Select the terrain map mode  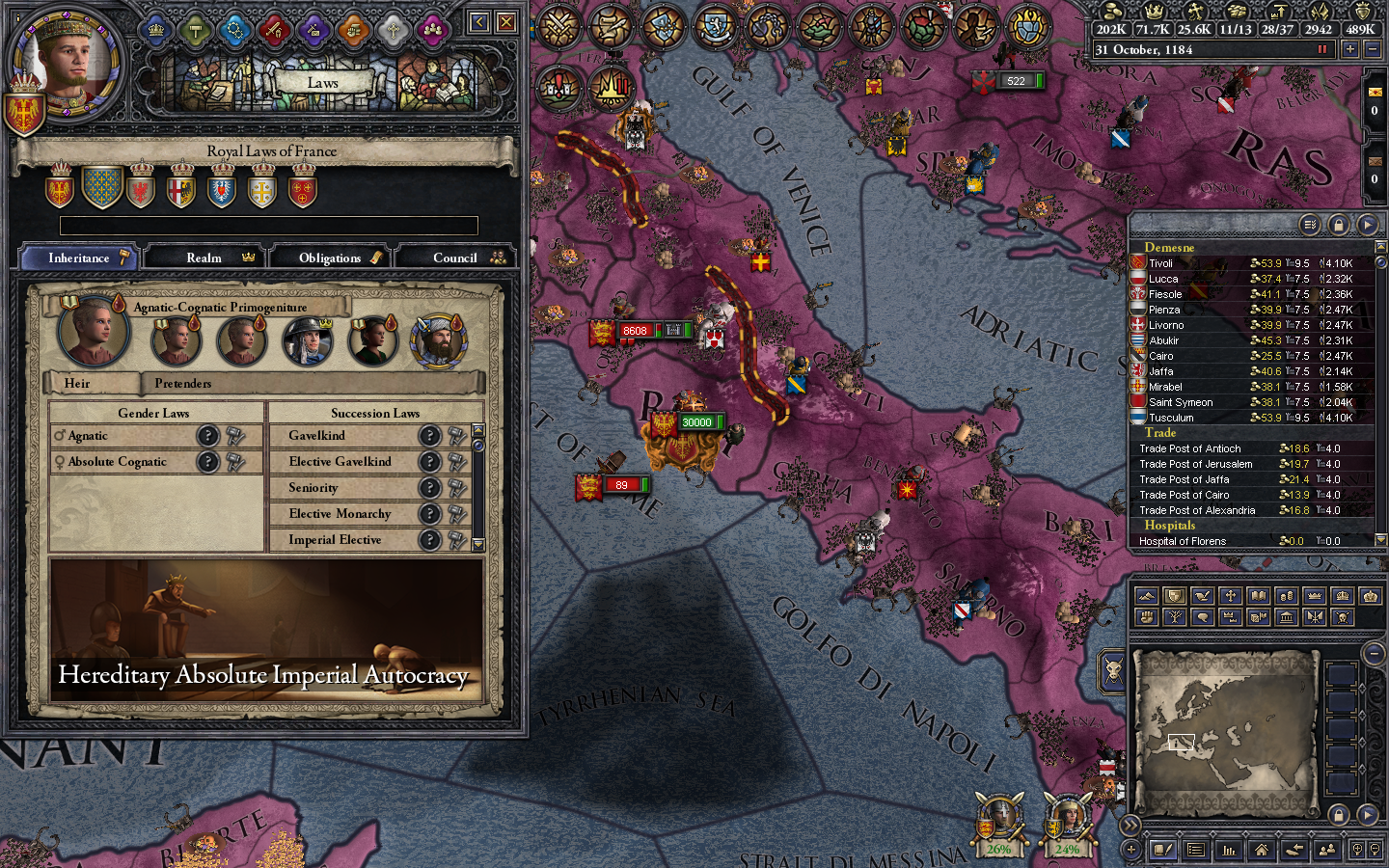[1146, 595]
